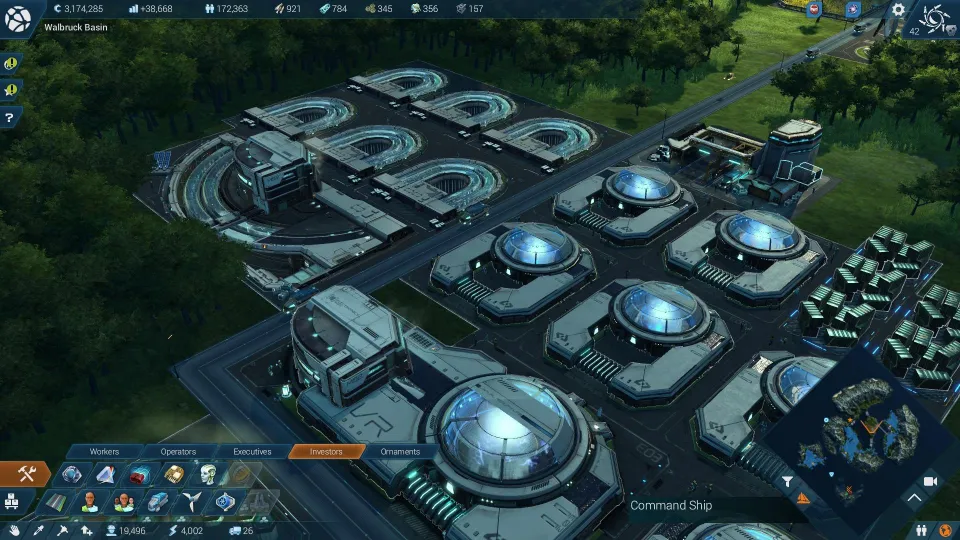Select the Executives tab
Screen dimensions: 960x540
[252, 452]
